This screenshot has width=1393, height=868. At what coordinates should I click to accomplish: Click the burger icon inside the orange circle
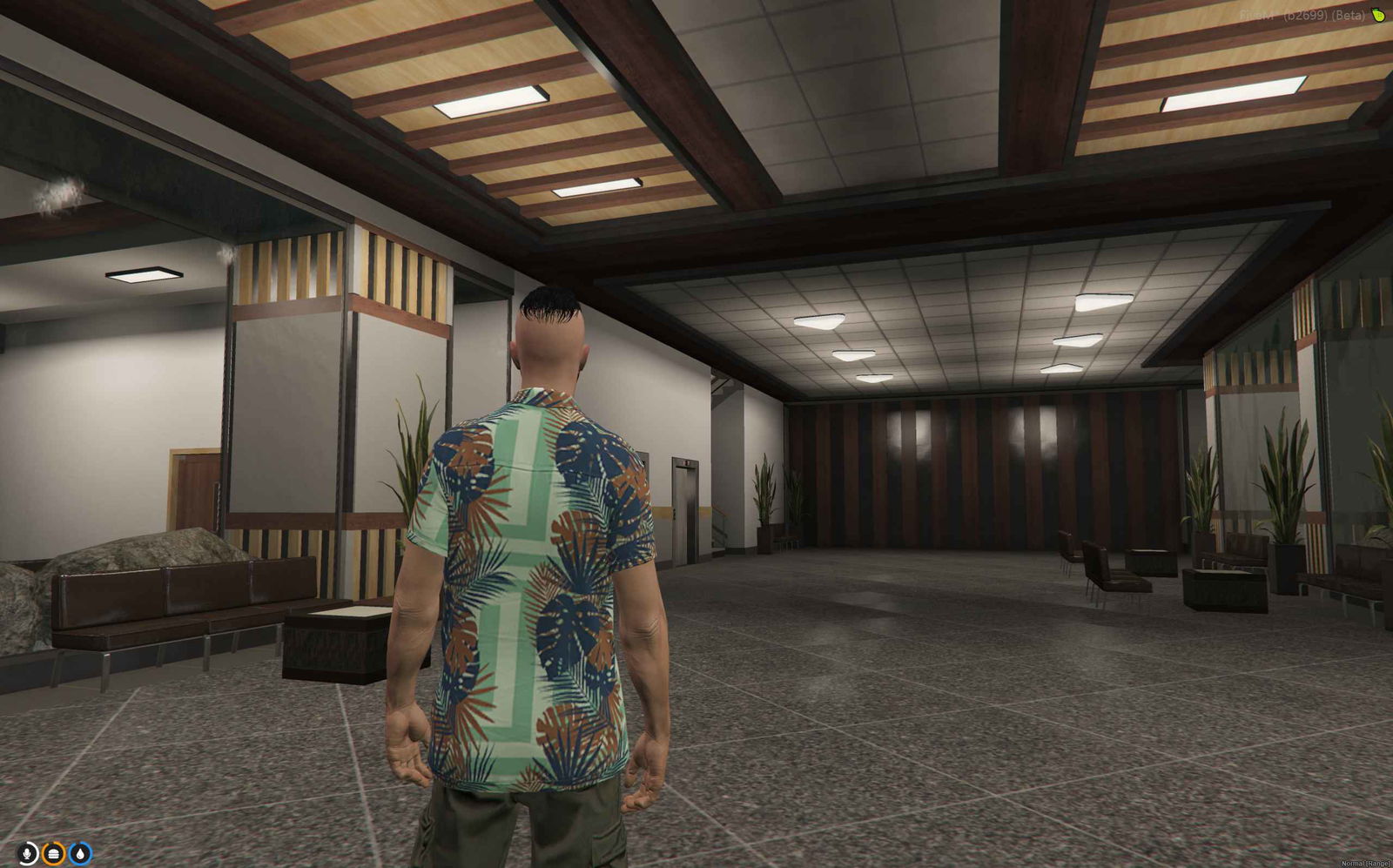click(x=54, y=853)
